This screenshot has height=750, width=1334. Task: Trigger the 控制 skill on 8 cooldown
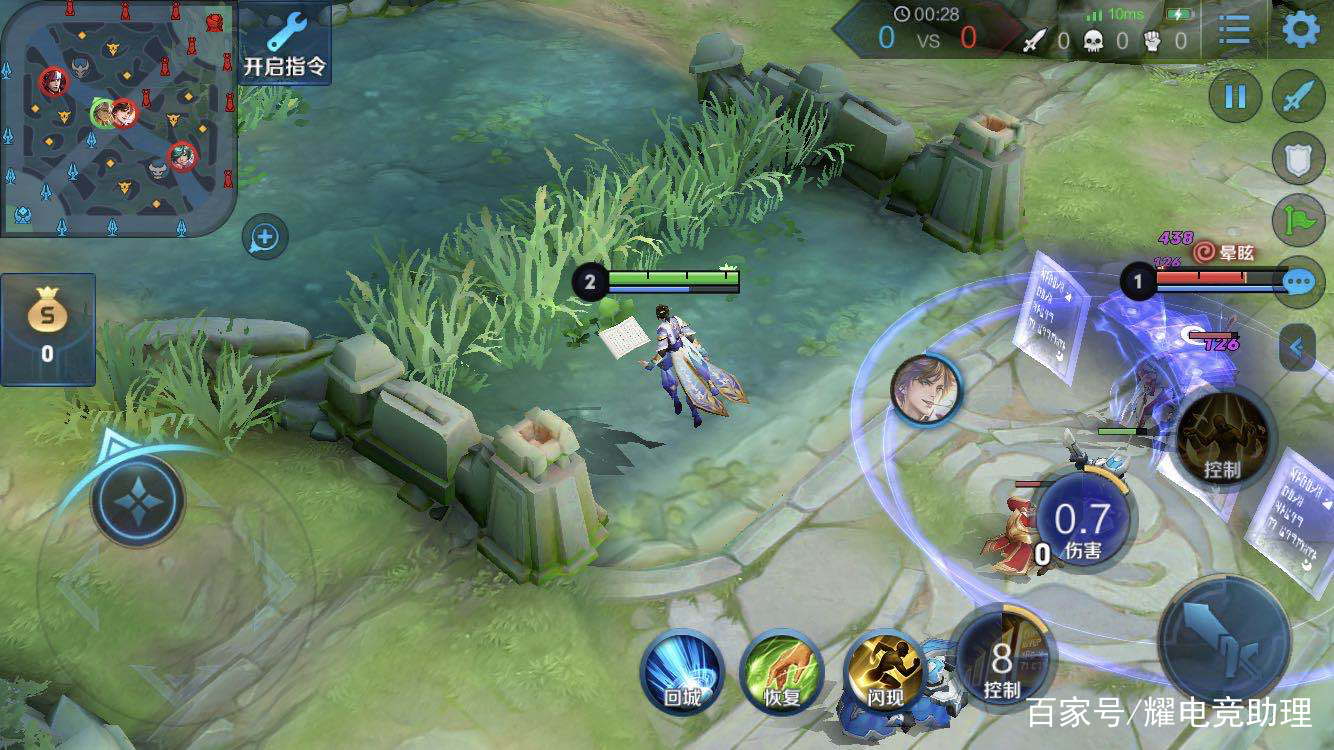click(x=1003, y=660)
